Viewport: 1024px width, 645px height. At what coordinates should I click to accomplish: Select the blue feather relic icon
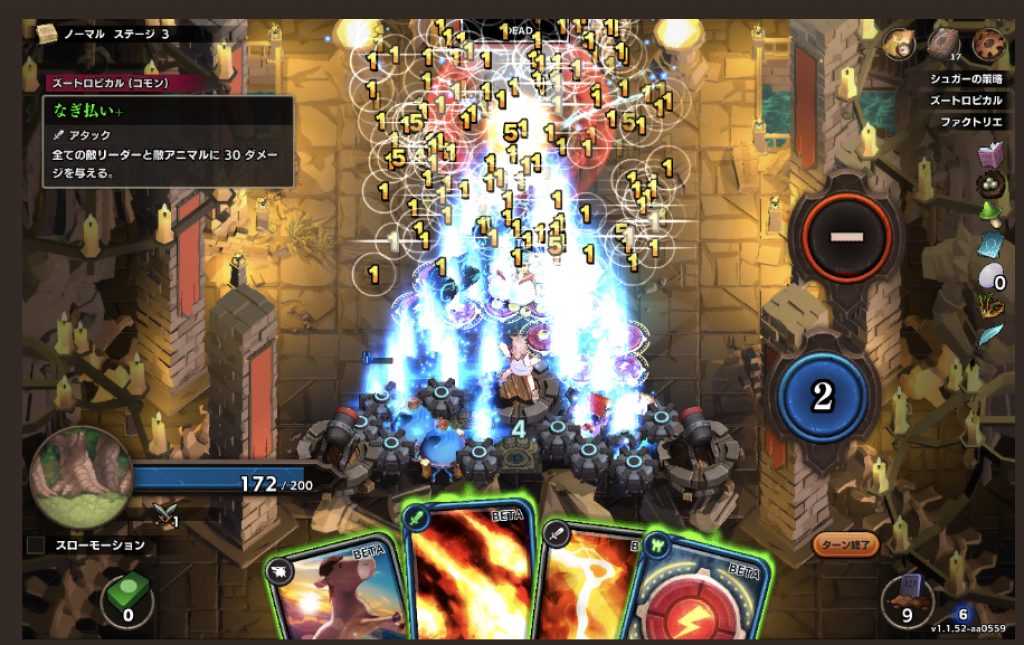pos(990,335)
